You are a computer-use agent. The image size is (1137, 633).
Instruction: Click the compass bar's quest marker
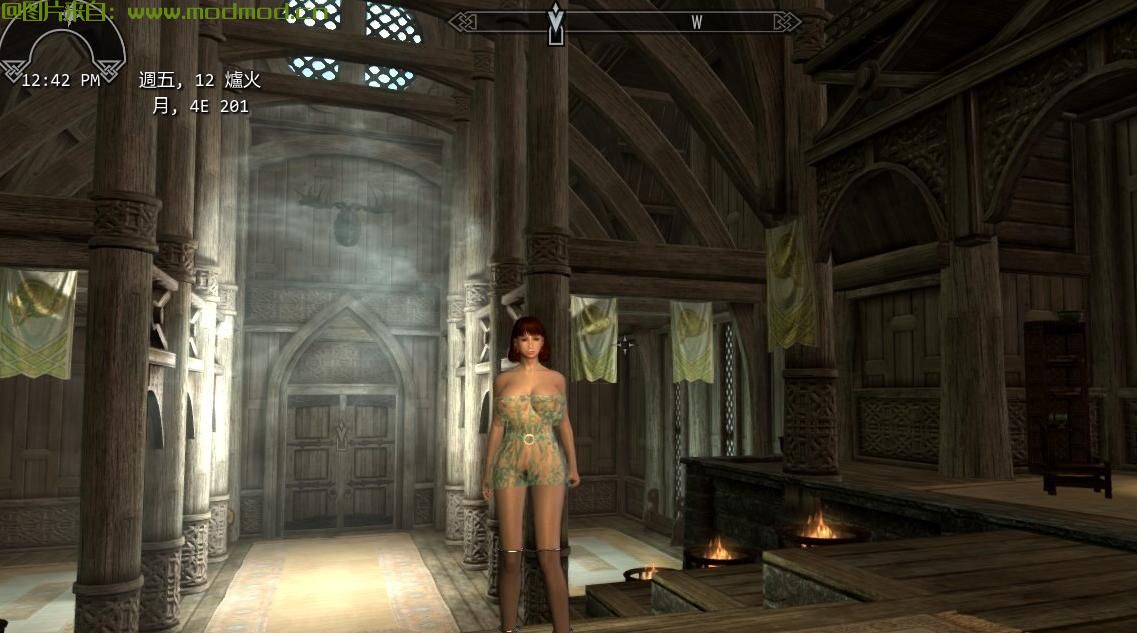coord(556,24)
